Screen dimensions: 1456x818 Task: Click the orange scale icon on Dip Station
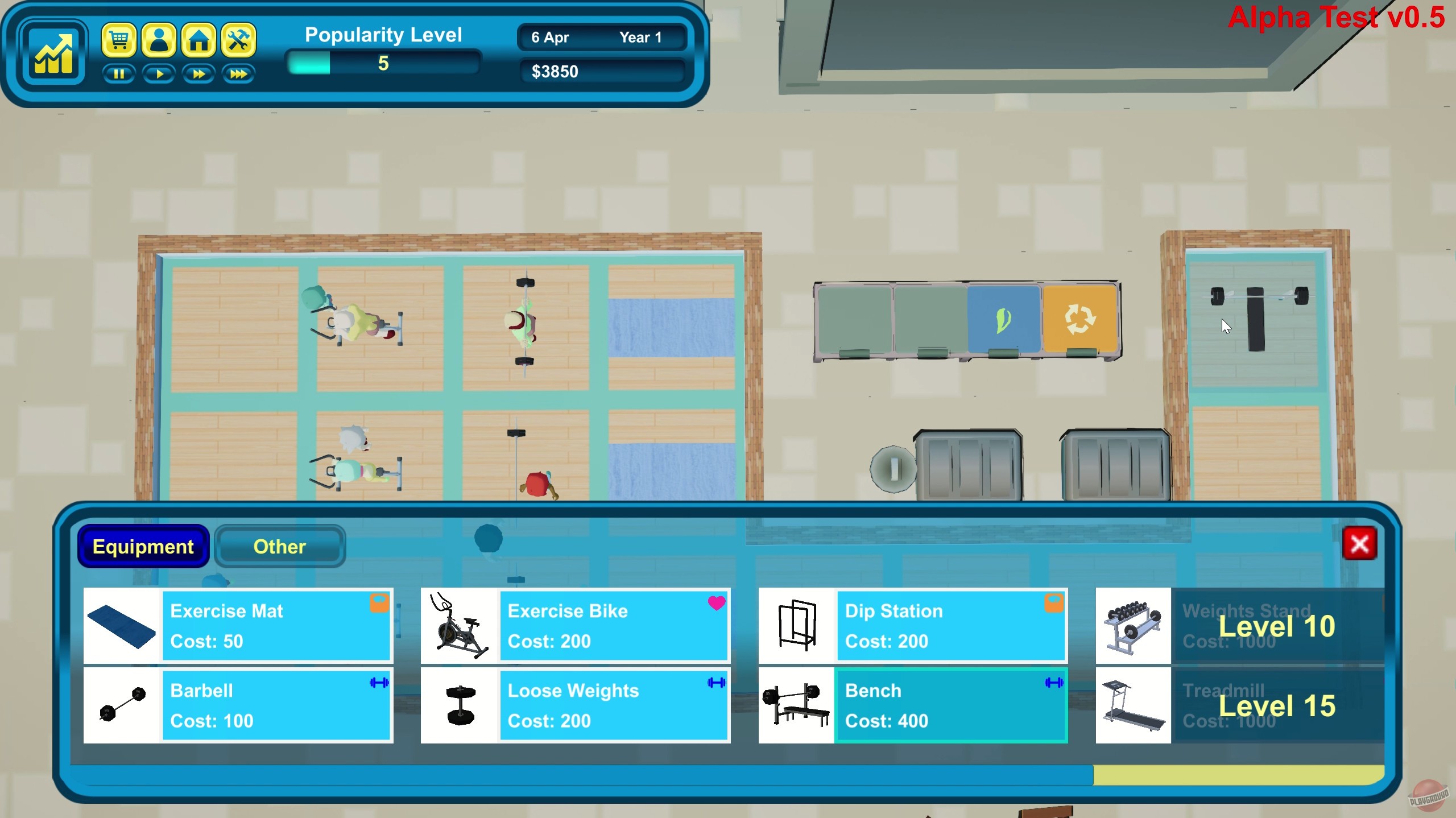[1055, 604]
